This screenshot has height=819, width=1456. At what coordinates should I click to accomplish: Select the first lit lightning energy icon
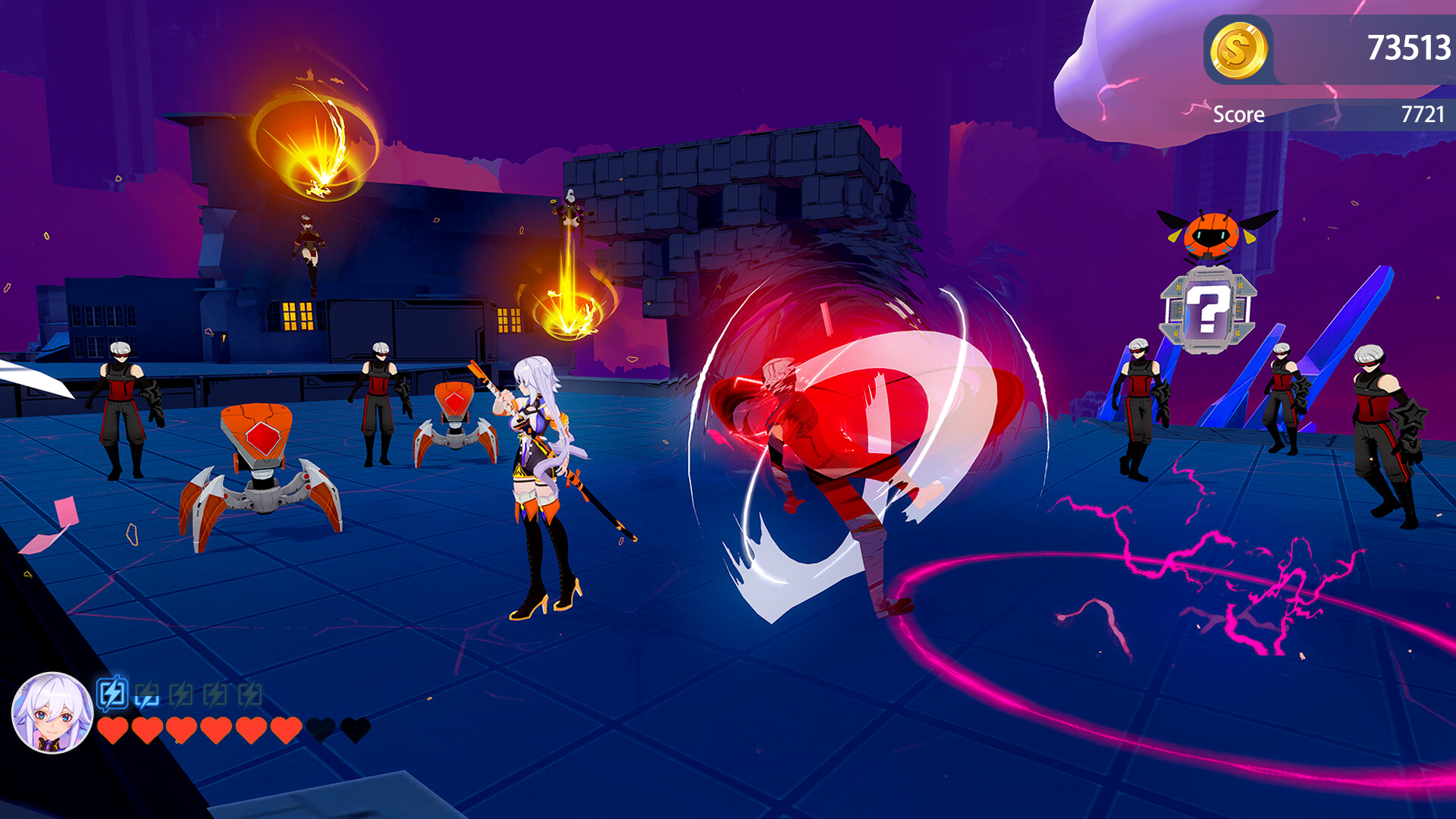[x=112, y=692]
